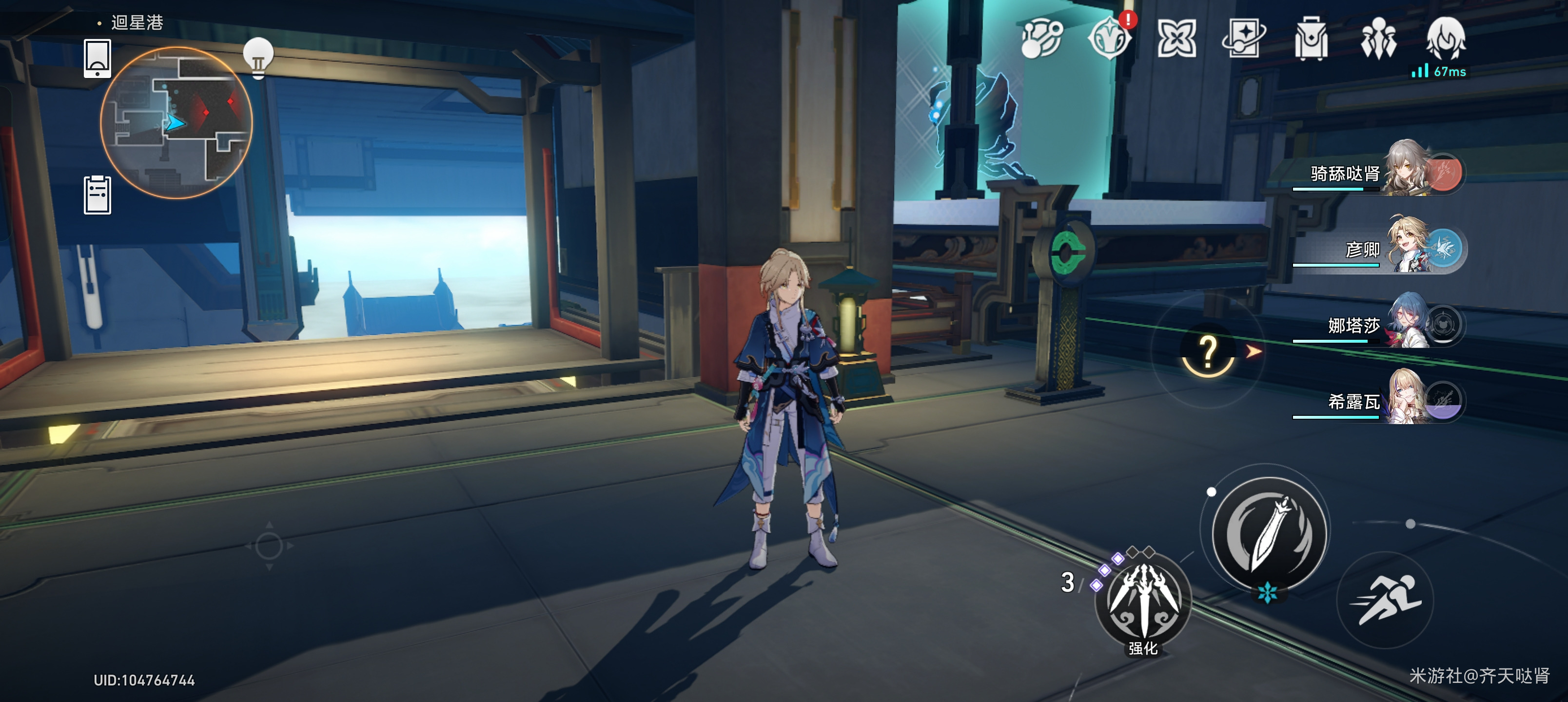Screen dimensions: 1568x702
Task: Toggle the sprint running button
Action: (1385, 600)
